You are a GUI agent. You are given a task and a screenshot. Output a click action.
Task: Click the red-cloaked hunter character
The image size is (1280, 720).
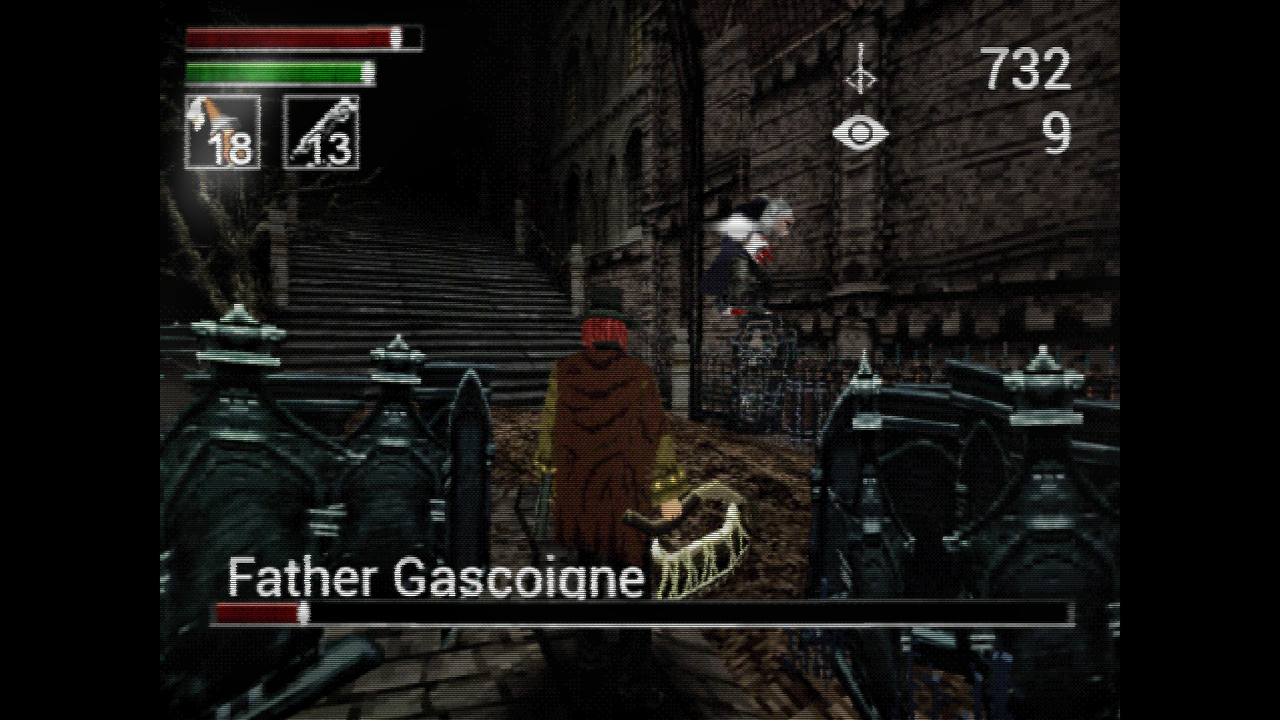pyautogui.click(x=600, y=420)
